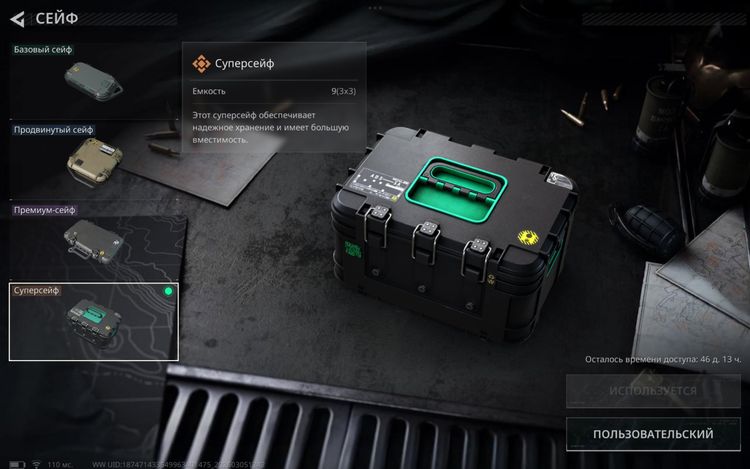Select the Базовый сейф tile

[x=93, y=80]
